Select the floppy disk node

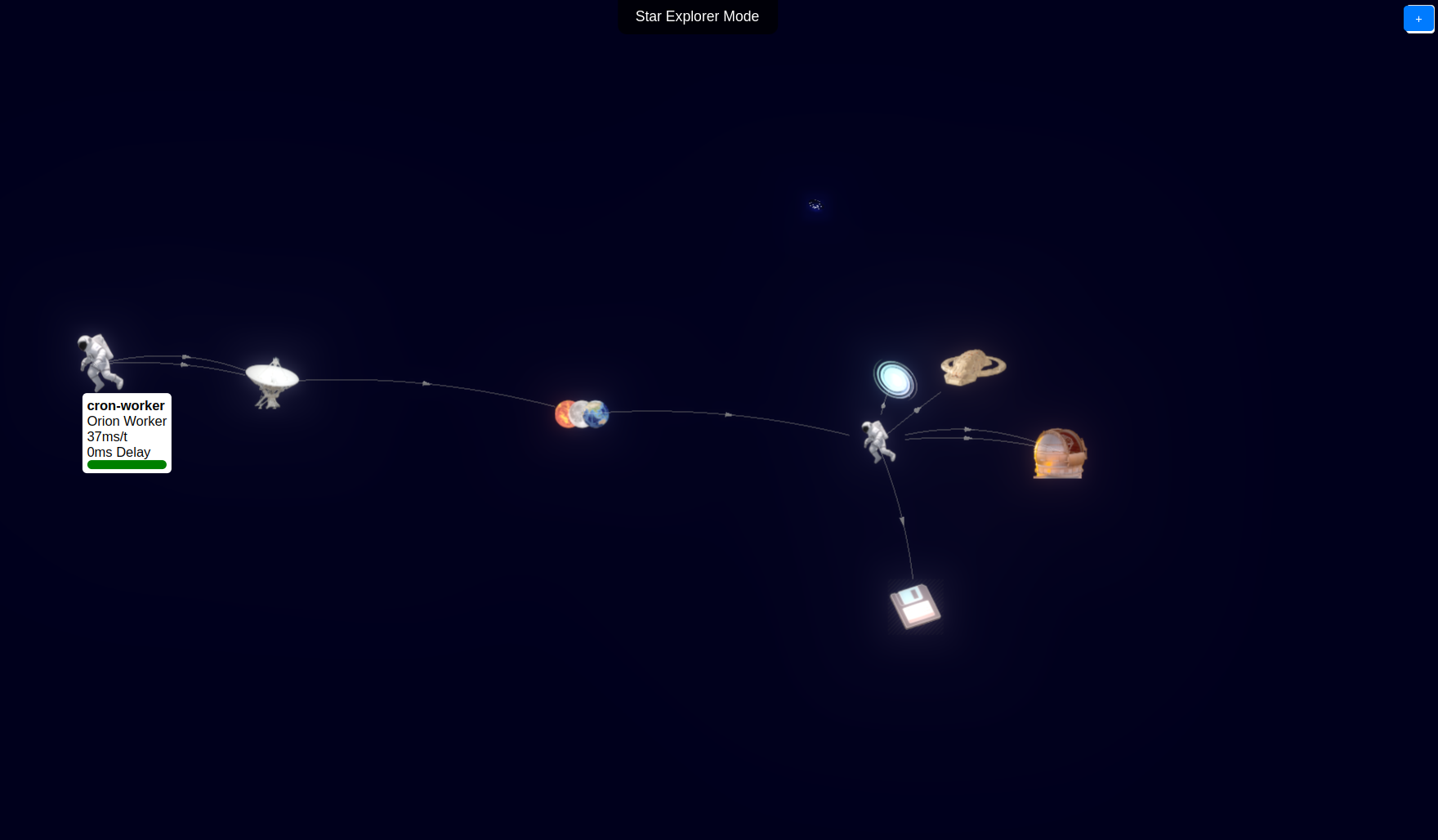coord(915,605)
